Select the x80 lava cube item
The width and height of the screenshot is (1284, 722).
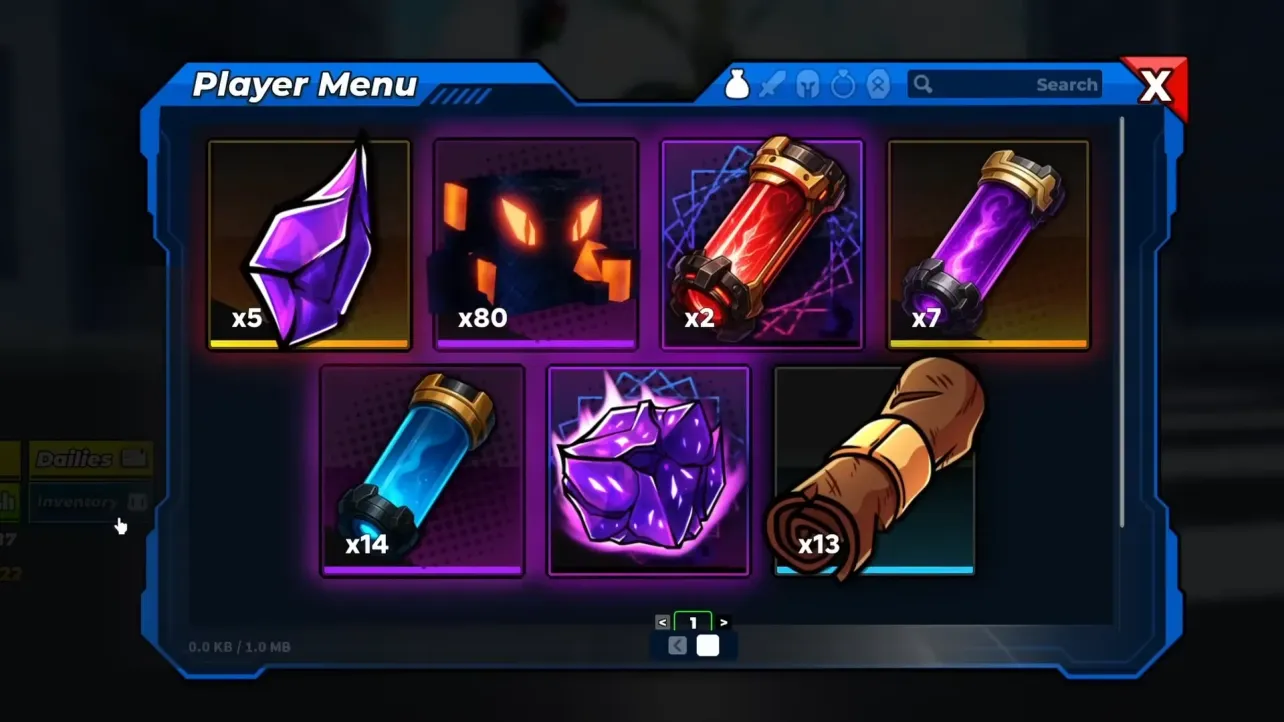pos(536,242)
